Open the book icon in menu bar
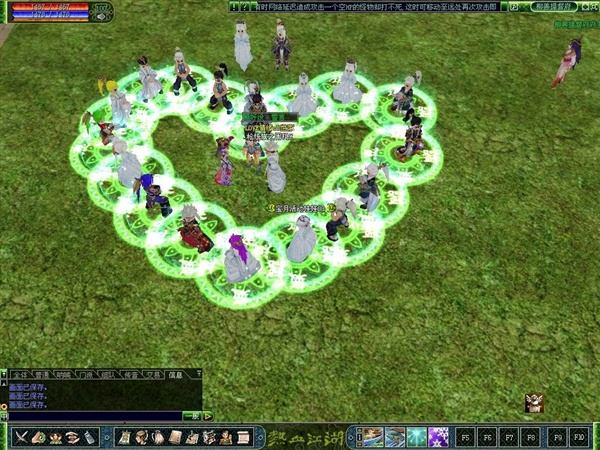 pyautogui.click(x=175, y=437)
